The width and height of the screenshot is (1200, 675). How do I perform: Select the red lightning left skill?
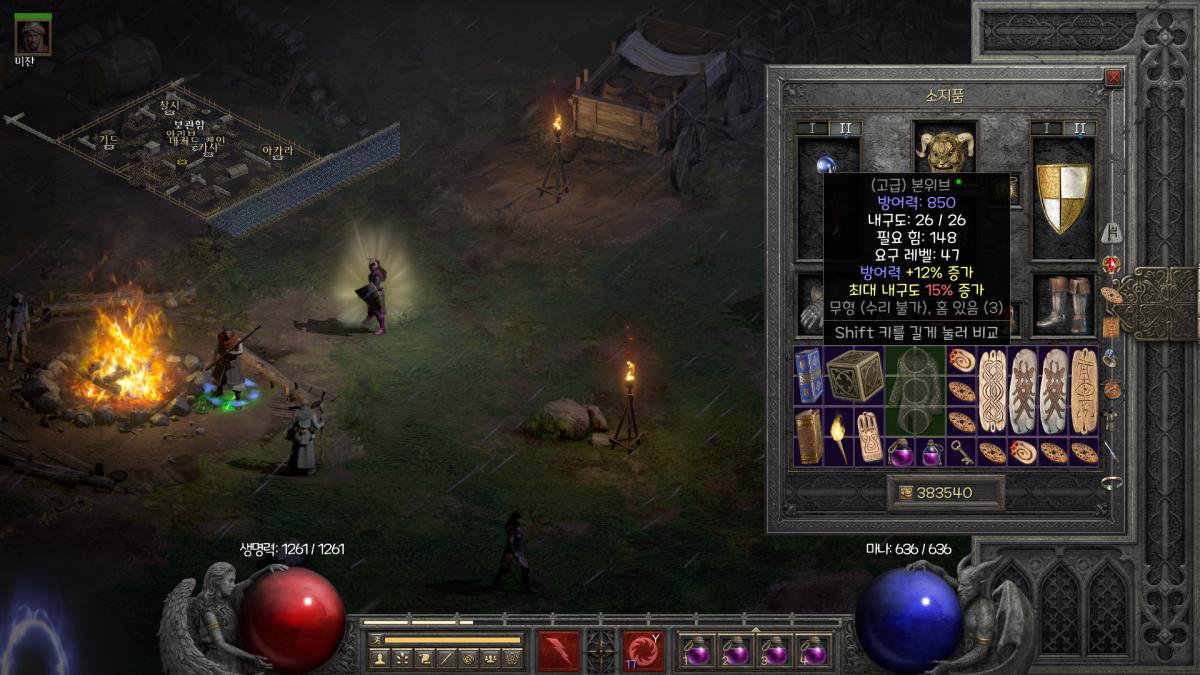pos(558,651)
